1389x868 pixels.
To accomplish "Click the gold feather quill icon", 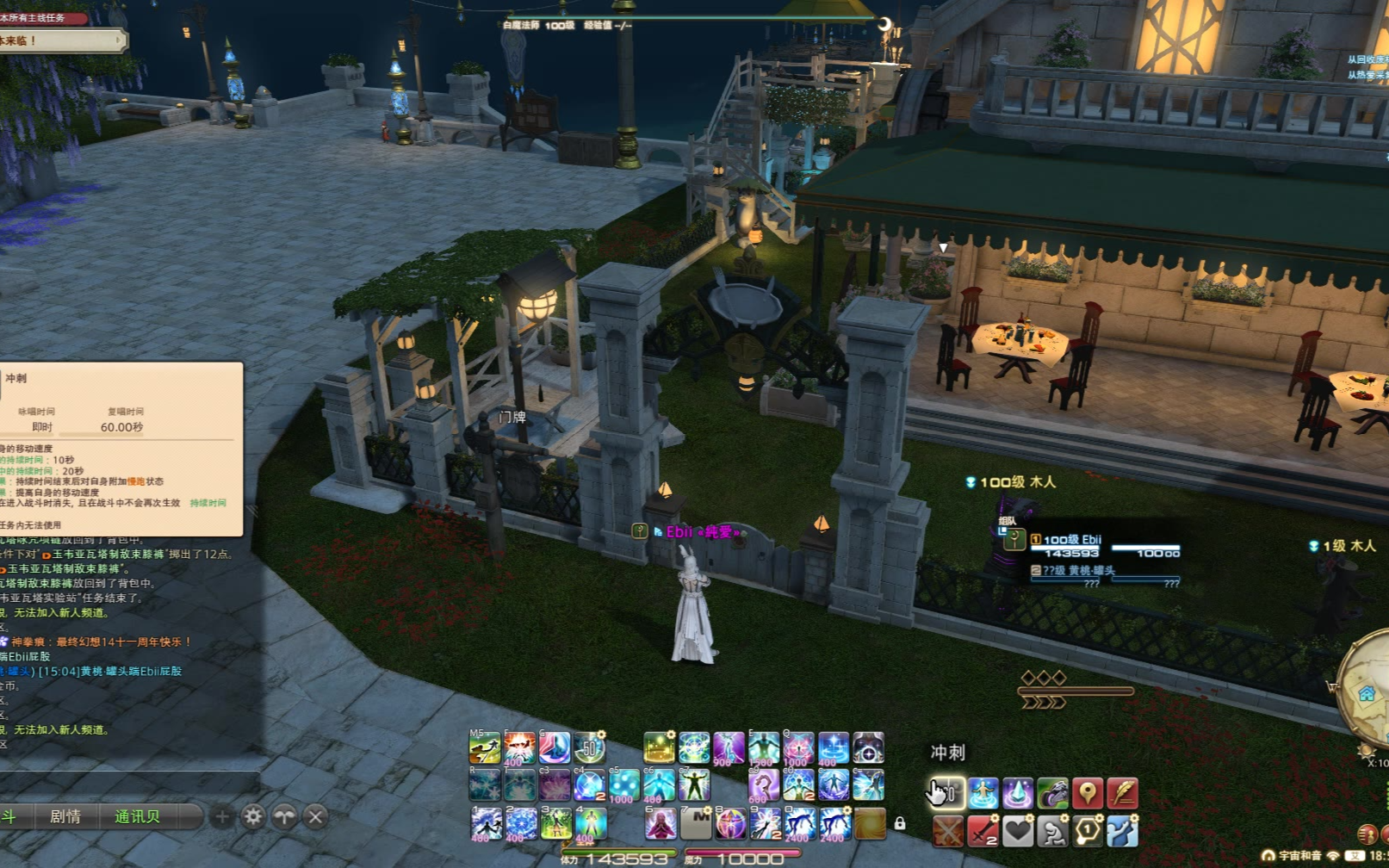I will pos(1123,792).
